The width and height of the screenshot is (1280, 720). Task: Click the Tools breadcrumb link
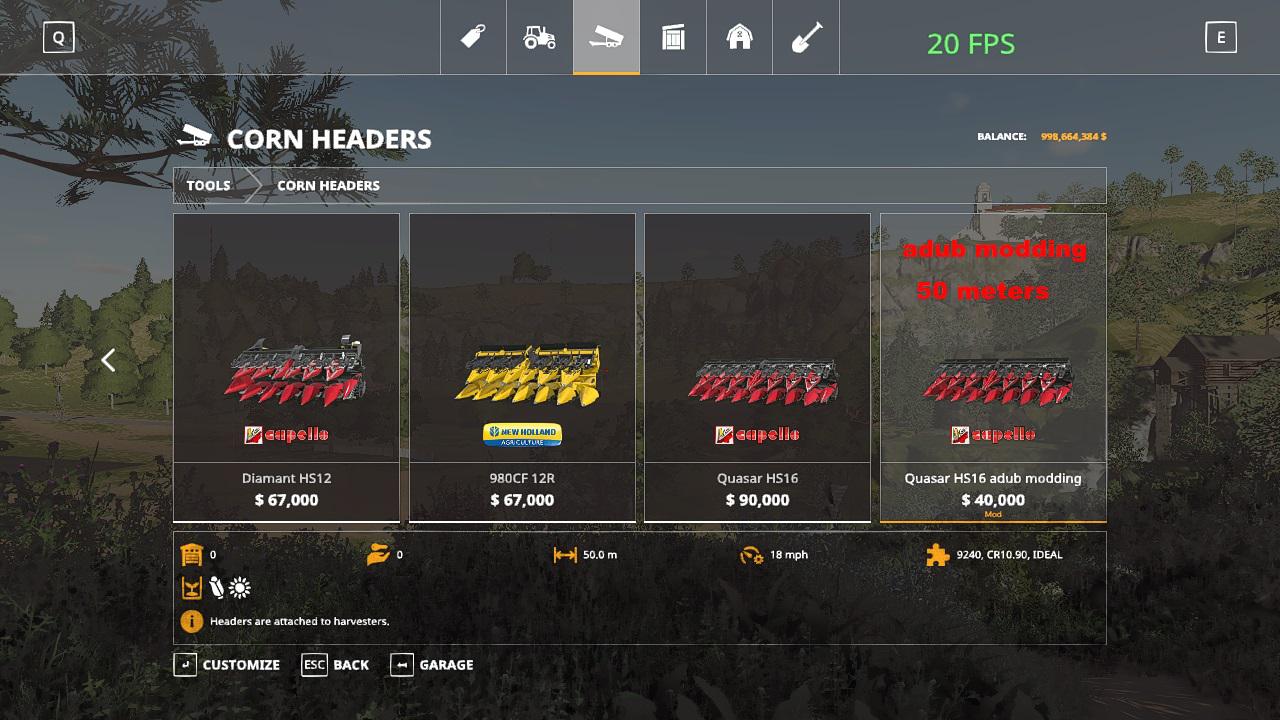(208, 185)
